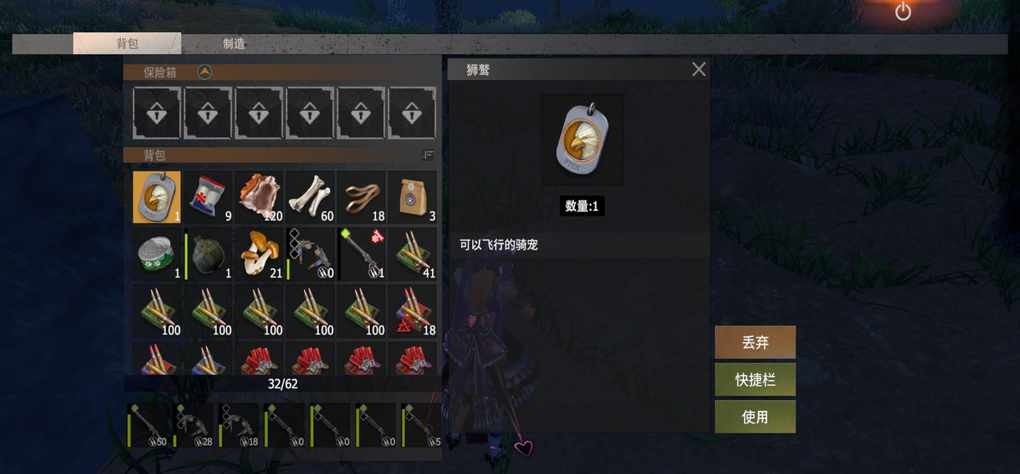Viewport: 1020px width, 474px height.
Task: Select the griffin mount tag slot
Action: click(x=157, y=197)
